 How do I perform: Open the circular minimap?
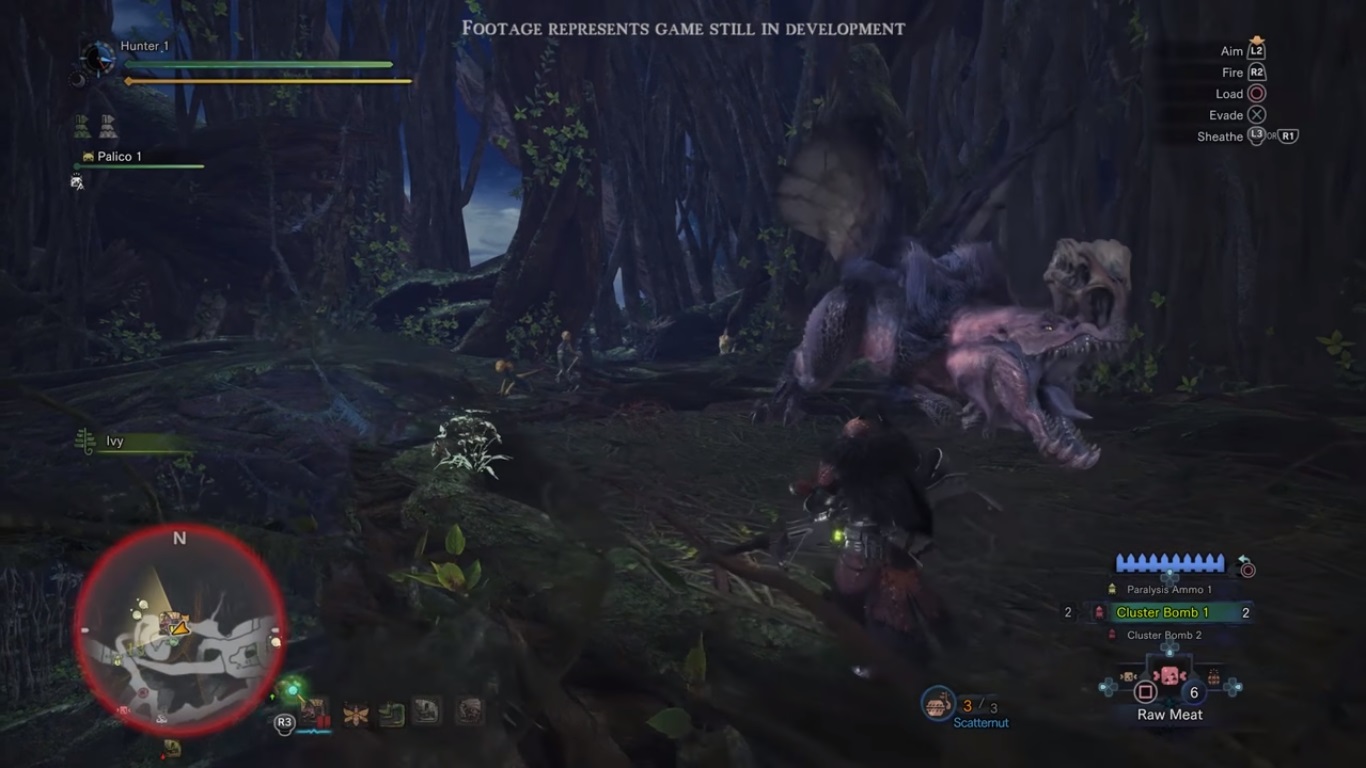(x=180, y=630)
